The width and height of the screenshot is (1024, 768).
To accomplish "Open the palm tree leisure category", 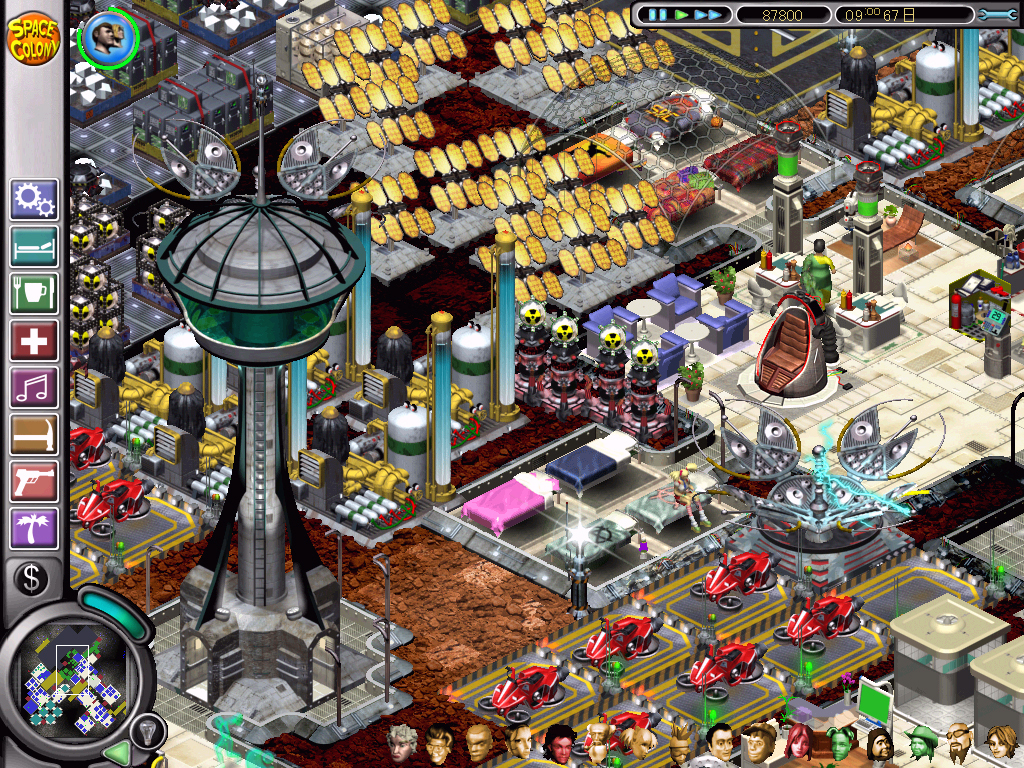I will pyautogui.click(x=34, y=529).
